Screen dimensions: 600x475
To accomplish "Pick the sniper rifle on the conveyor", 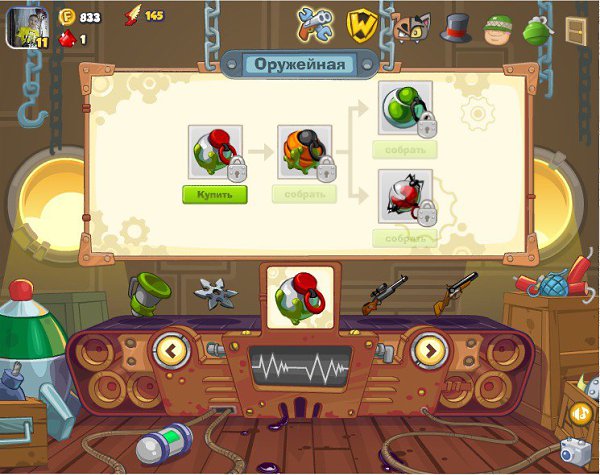I will point(383,294).
